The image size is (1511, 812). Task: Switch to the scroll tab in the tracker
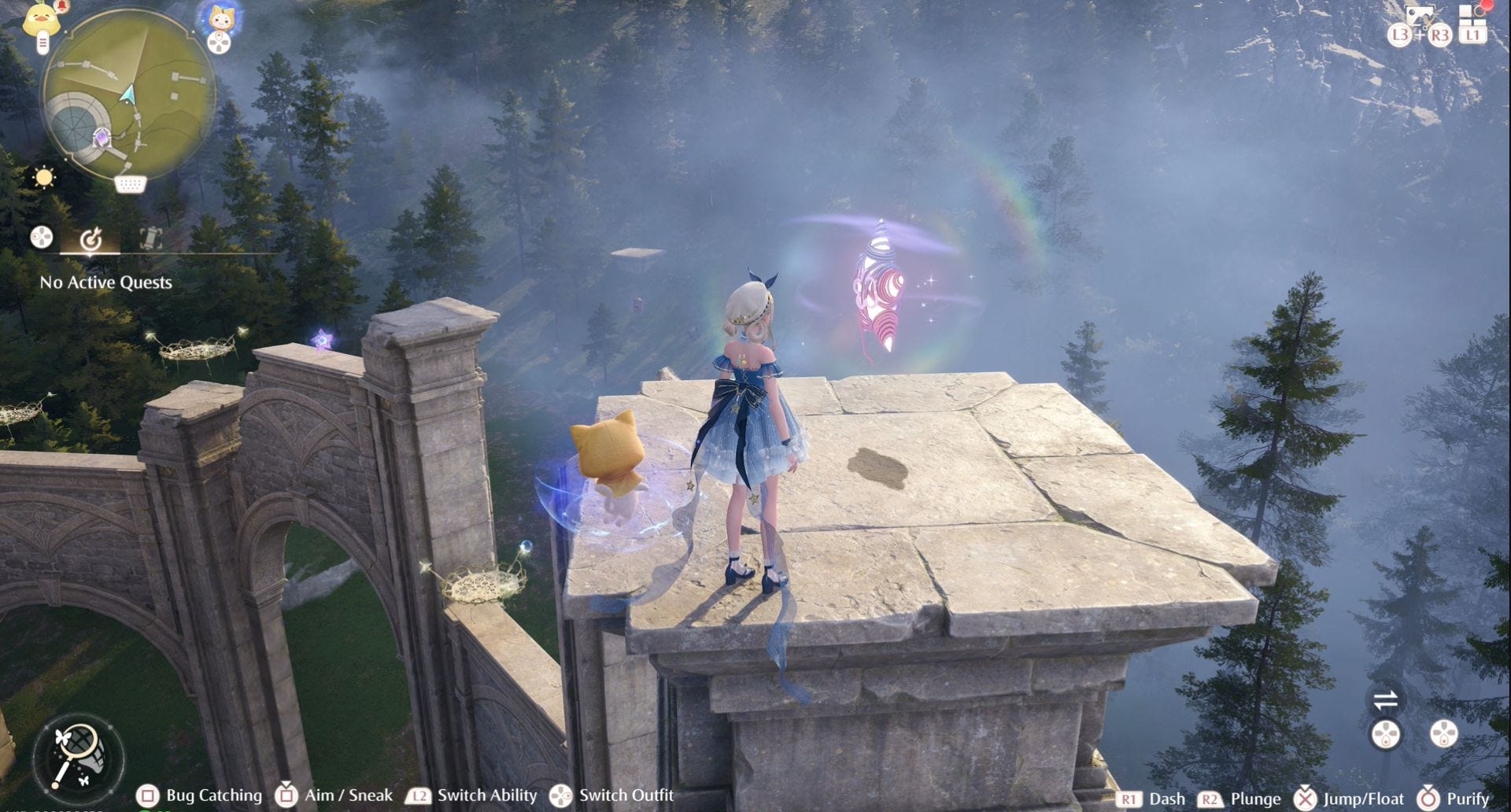pos(150,238)
